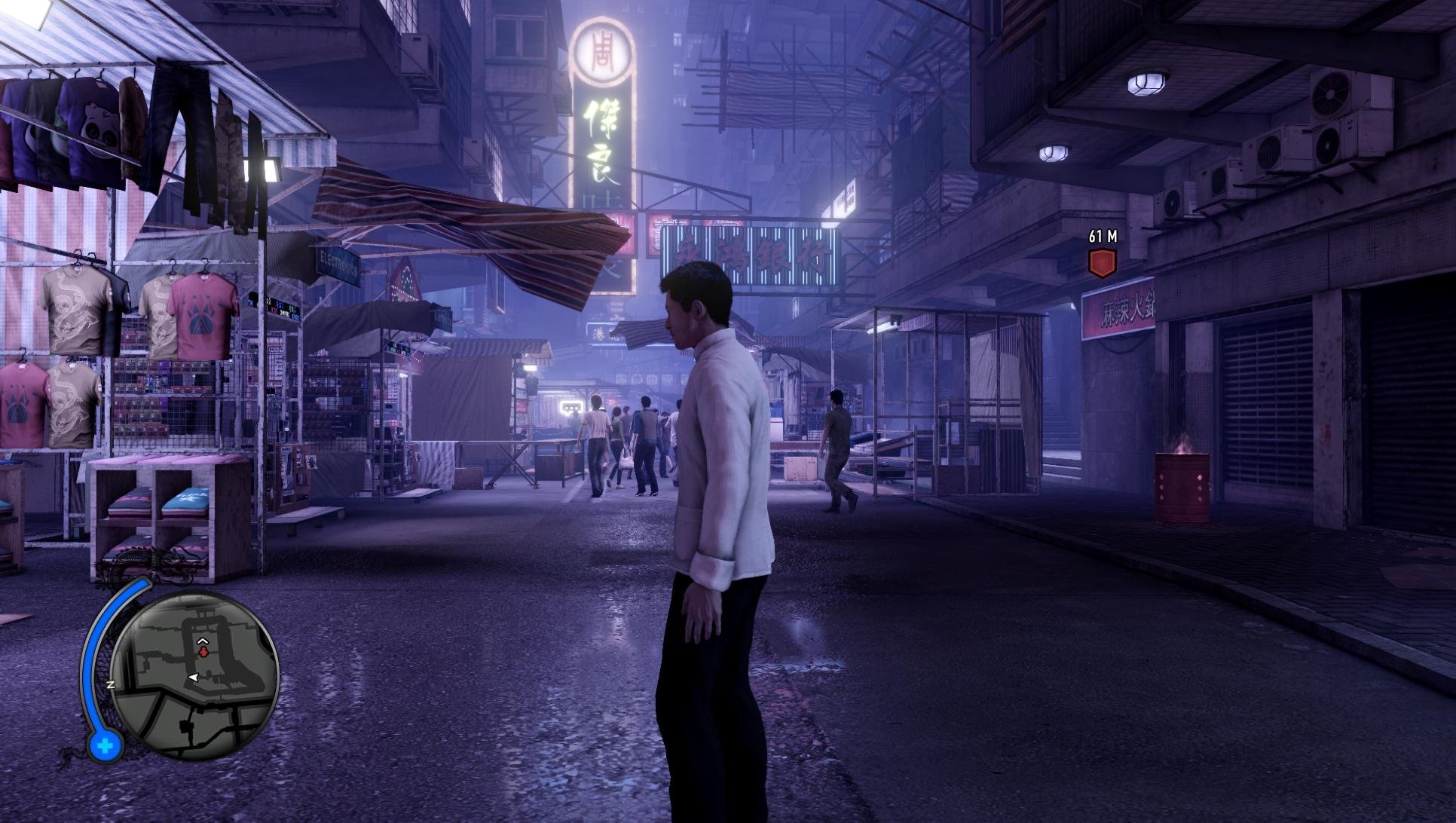Select the red objective waypoint marker
Screen dimensions: 1456x823
[1102, 262]
